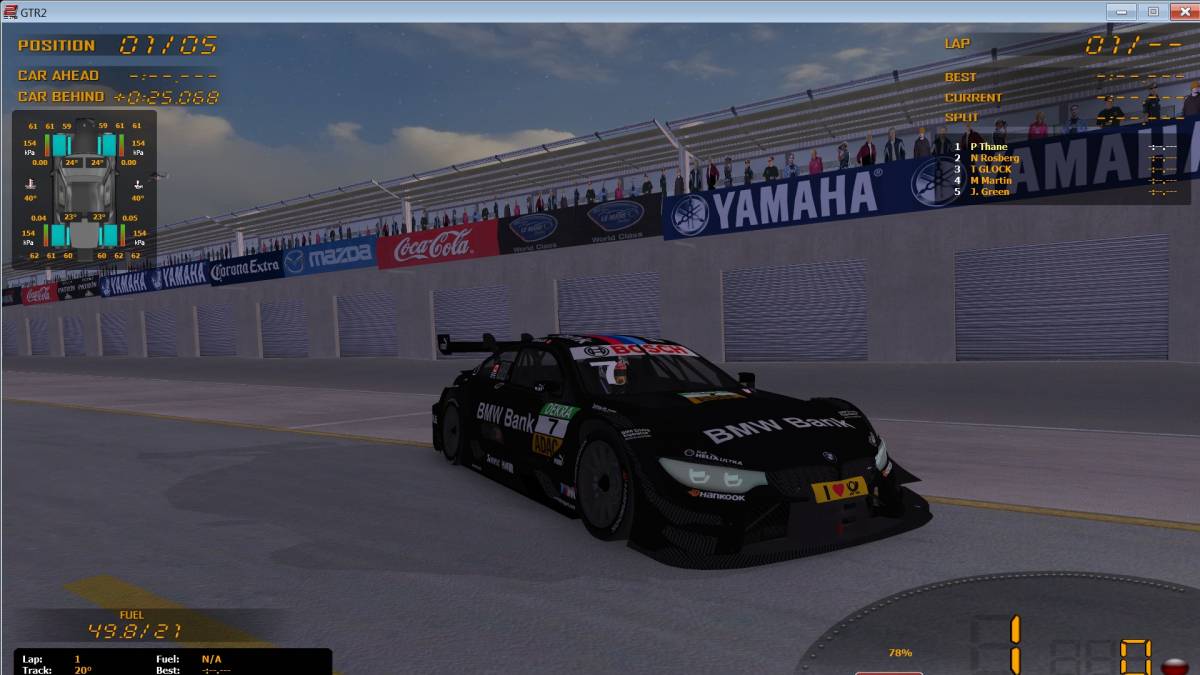Select N Rosberg in the standings list
This screenshot has height=675, width=1200.
tap(994, 158)
